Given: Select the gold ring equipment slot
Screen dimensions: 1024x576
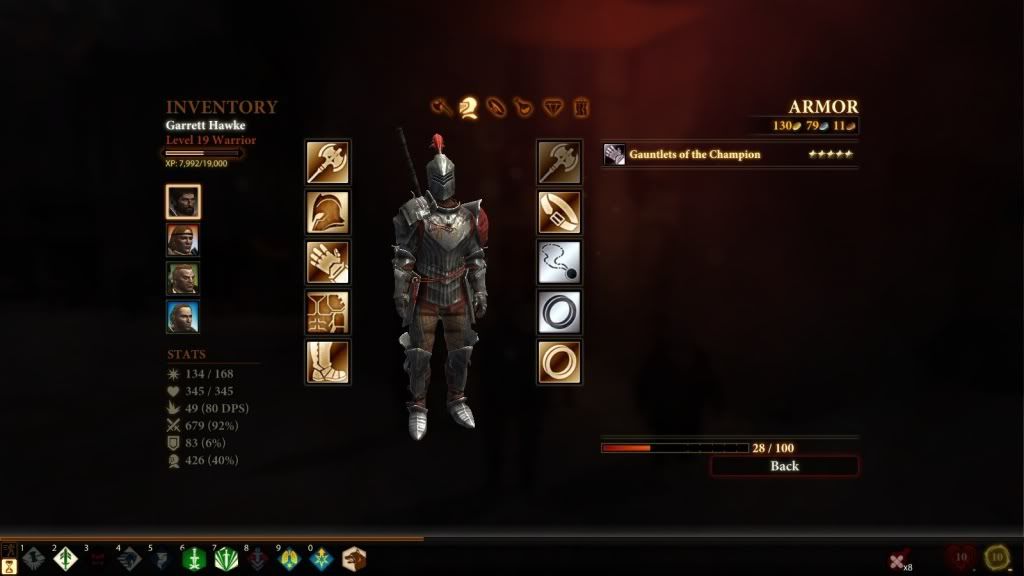Looking at the screenshot, I should point(559,362).
